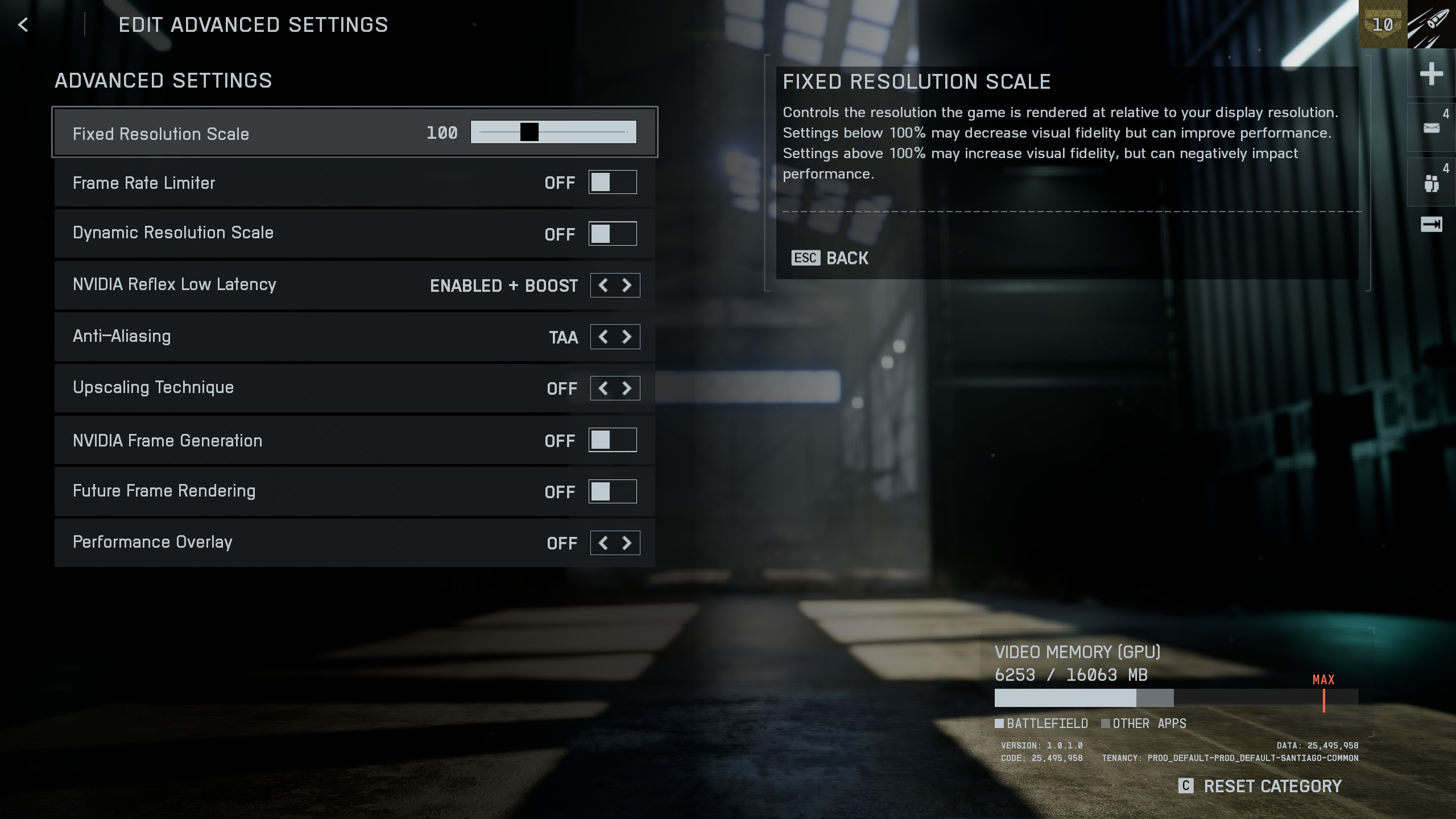Open the squad members icon
This screenshot has width=1456, height=819.
point(1431,183)
